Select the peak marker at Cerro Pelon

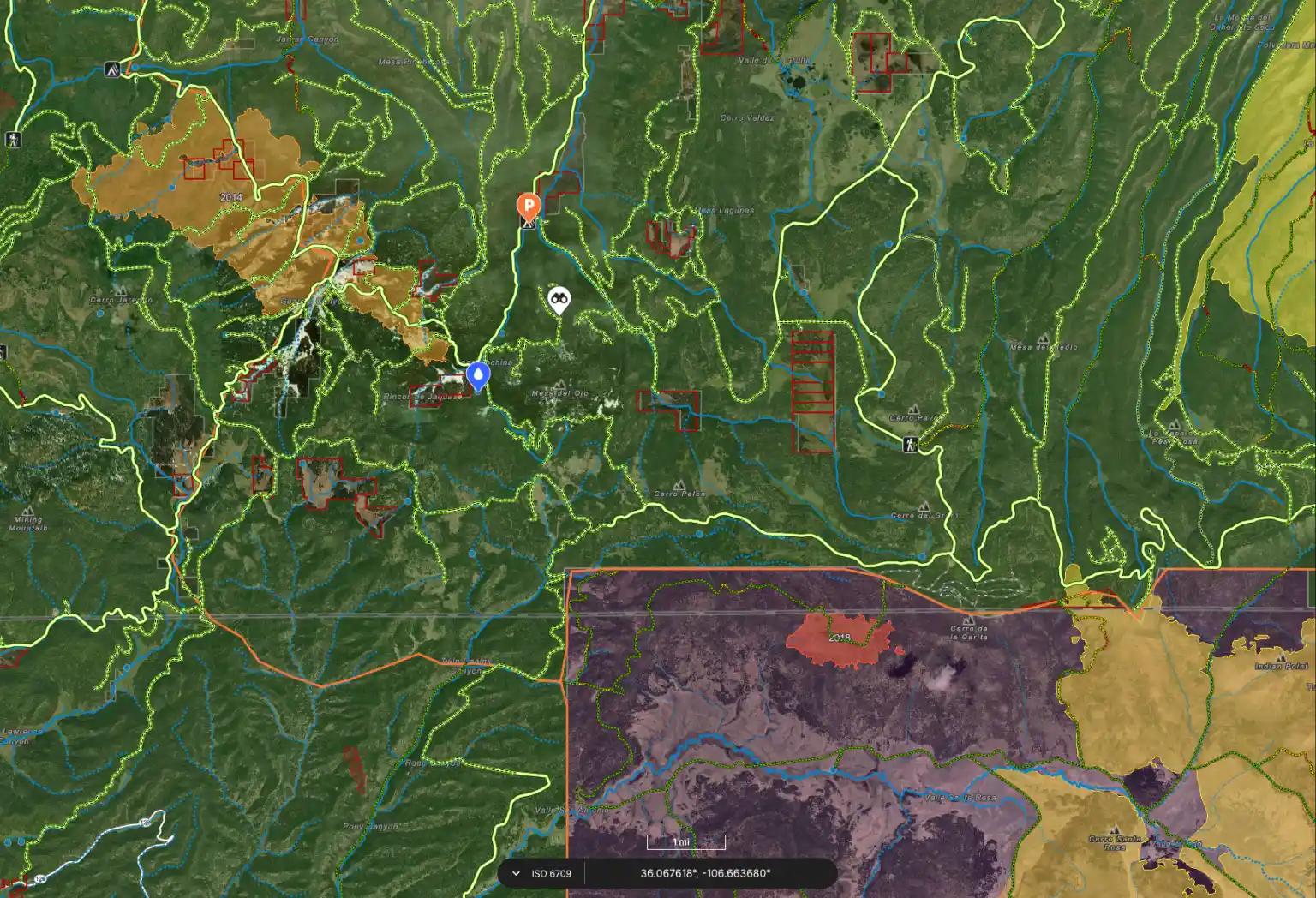(x=679, y=483)
